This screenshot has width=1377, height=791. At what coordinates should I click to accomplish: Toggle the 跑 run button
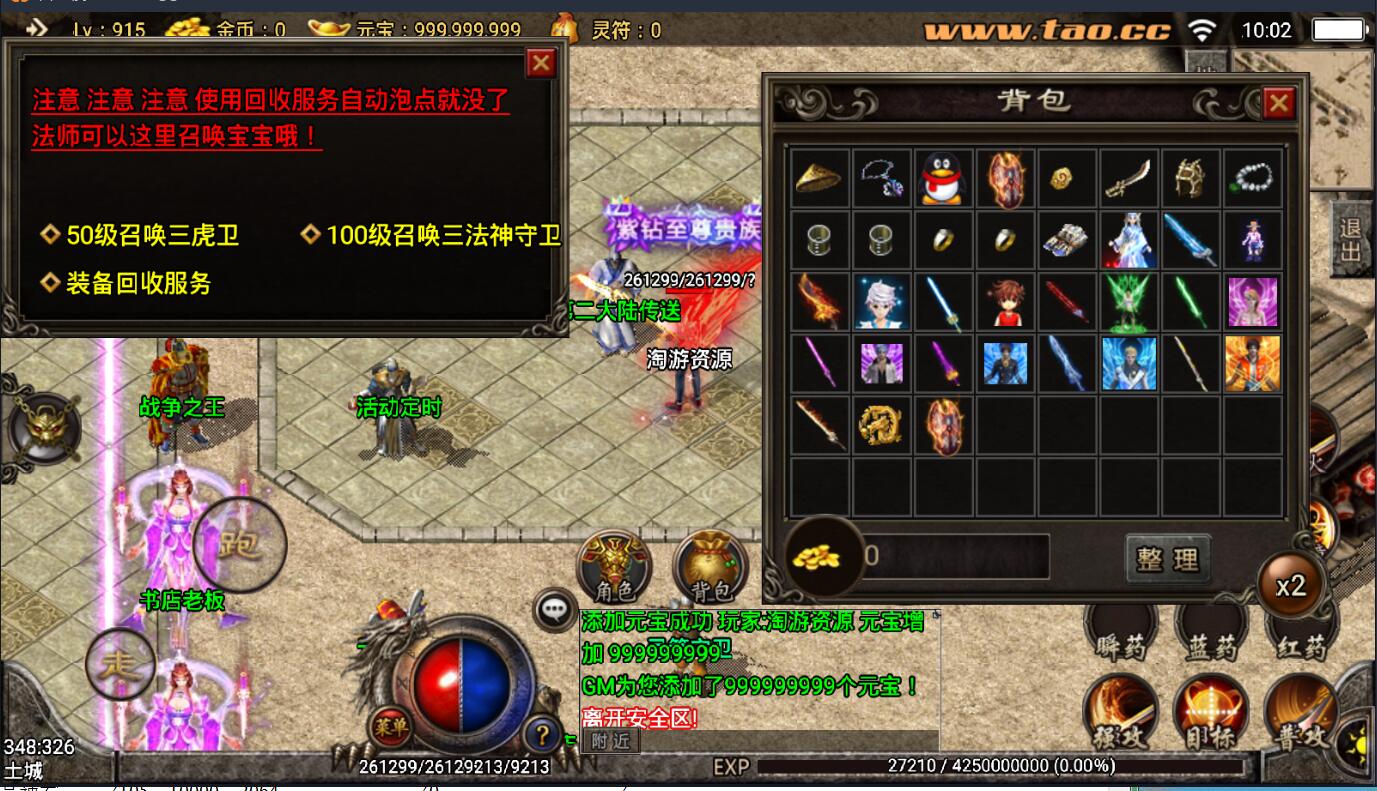(240, 545)
